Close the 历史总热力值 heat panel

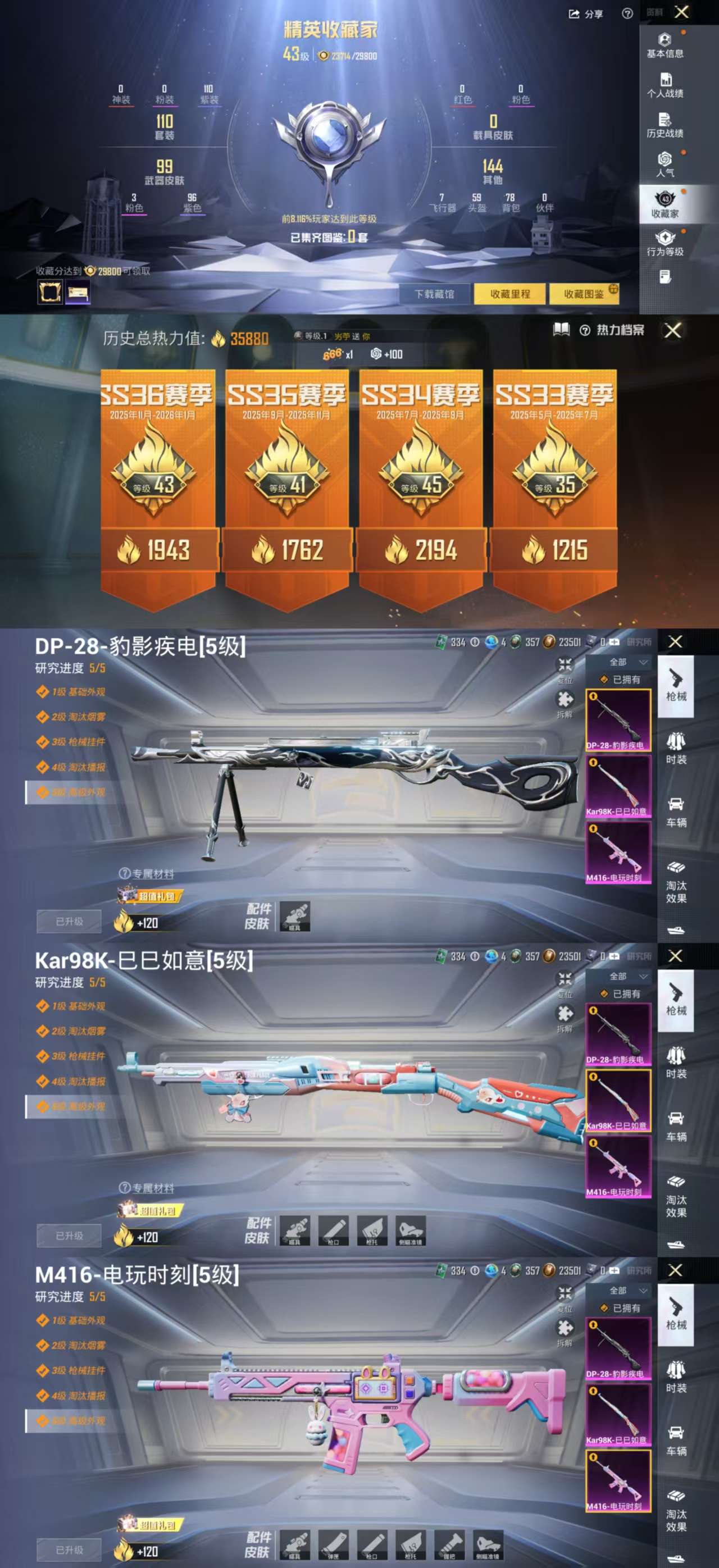[x=673, y=331]
